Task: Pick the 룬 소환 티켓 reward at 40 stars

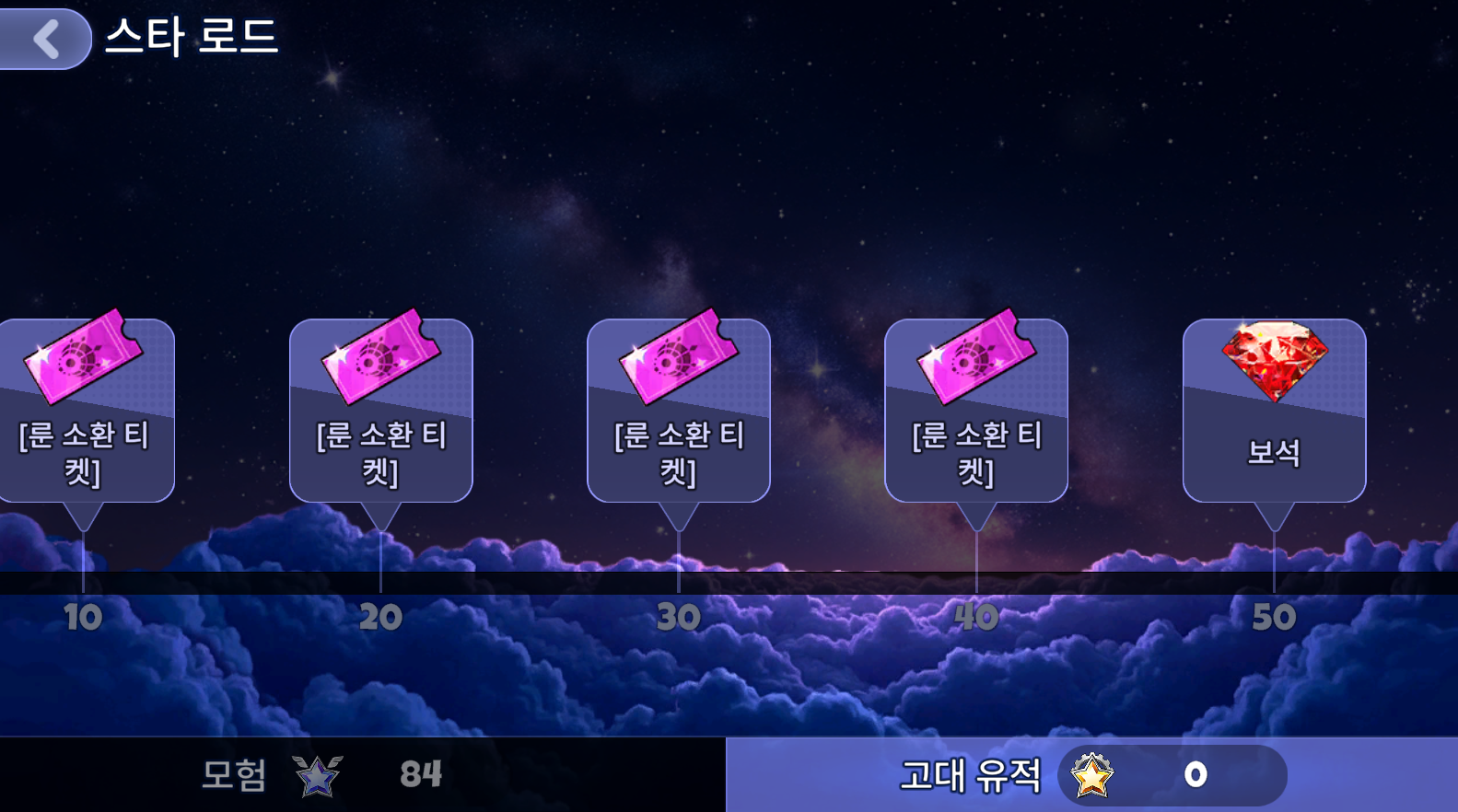Action: tap(975, 410)
